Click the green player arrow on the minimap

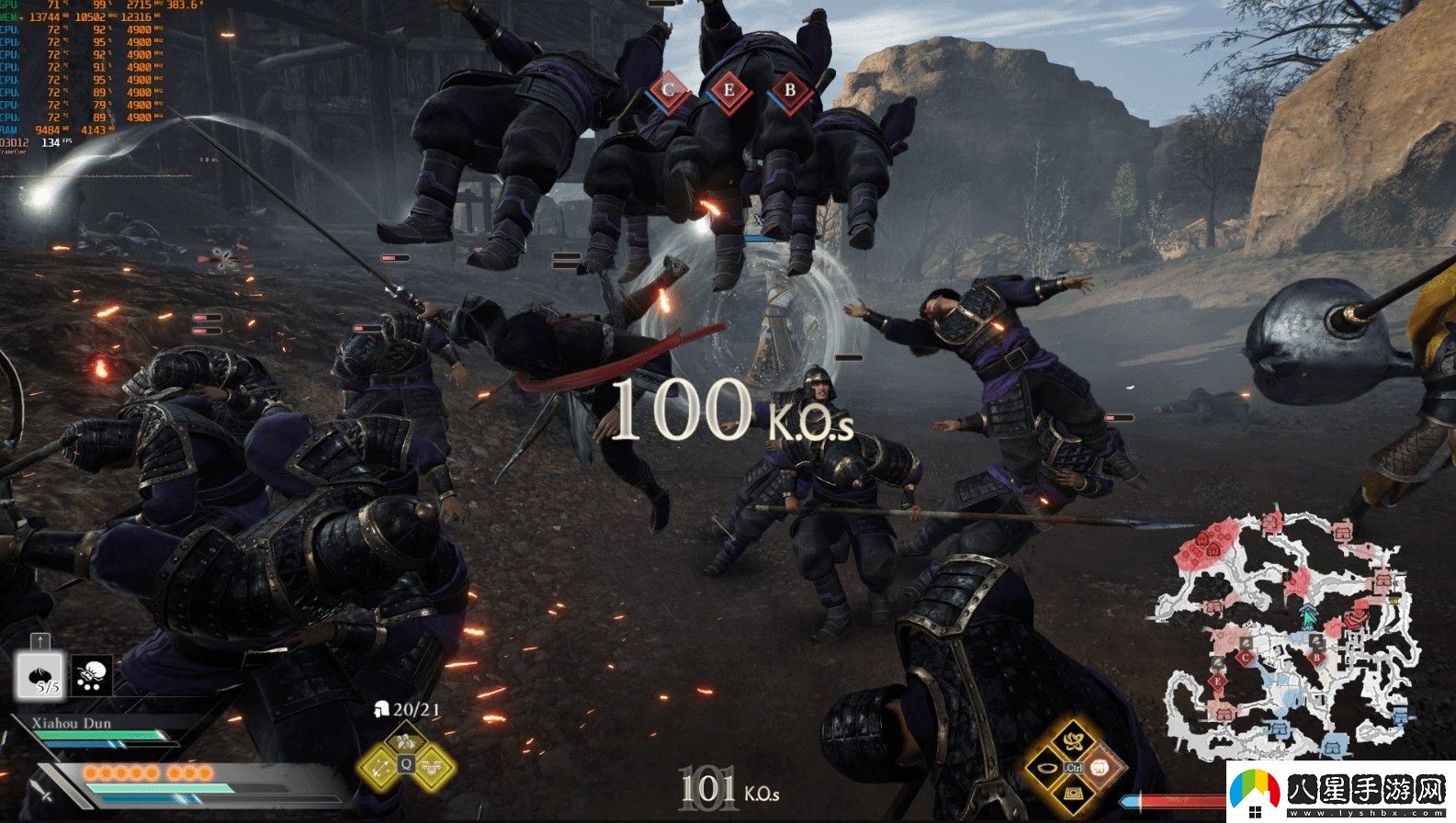tap(1308, 616)
